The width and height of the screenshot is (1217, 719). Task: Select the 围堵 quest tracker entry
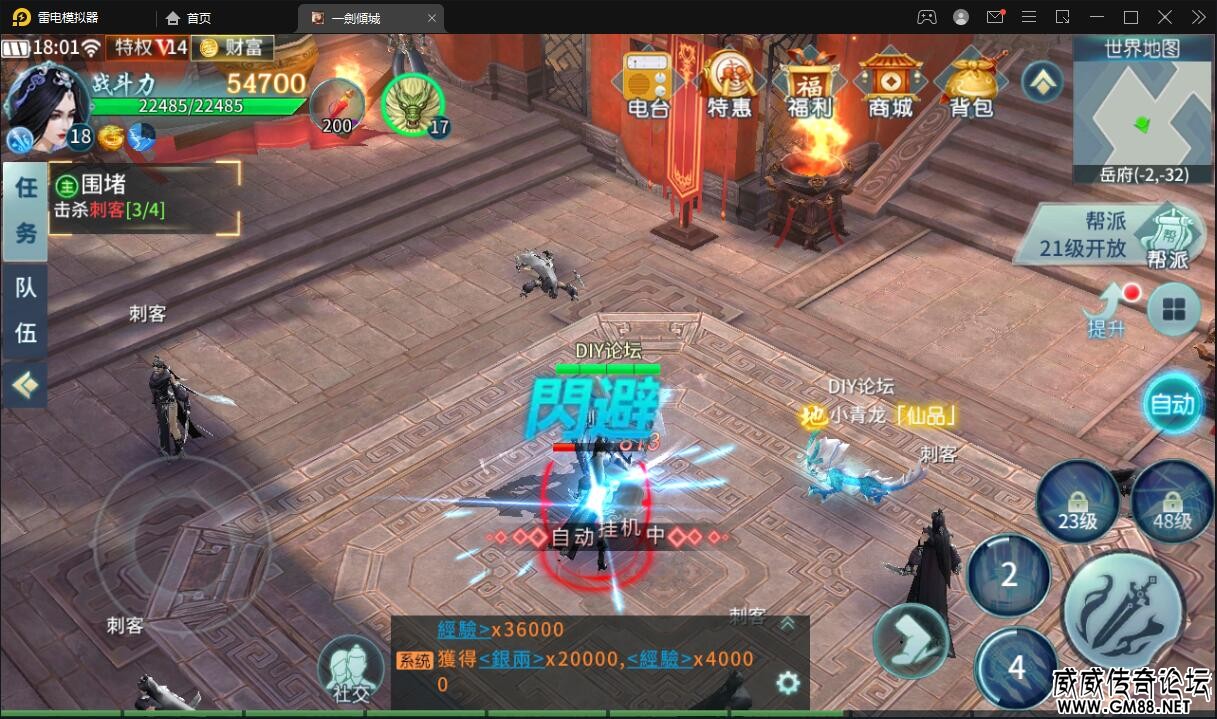[145, 197]
